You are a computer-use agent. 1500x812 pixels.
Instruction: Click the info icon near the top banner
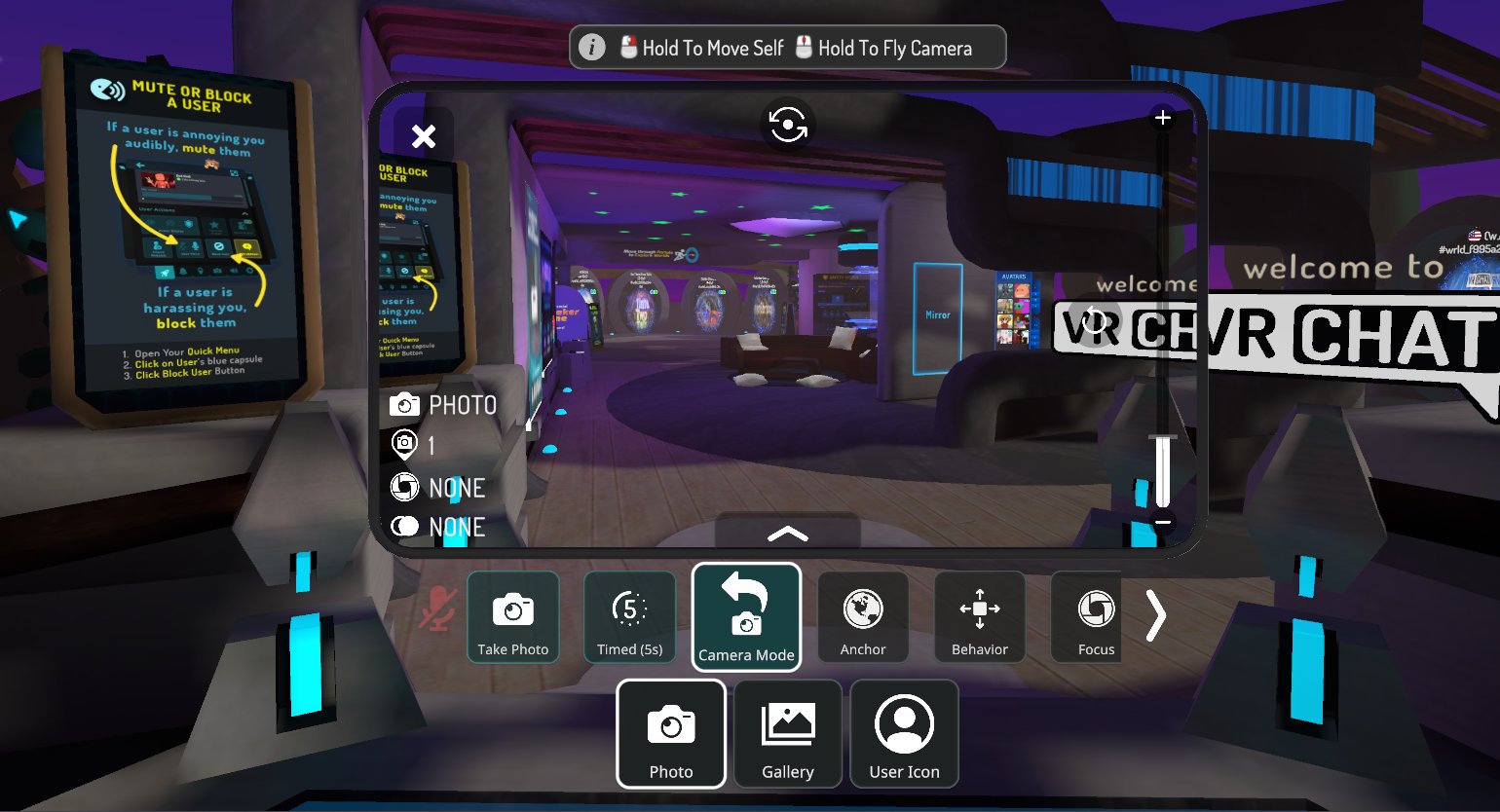coord(592,47)
